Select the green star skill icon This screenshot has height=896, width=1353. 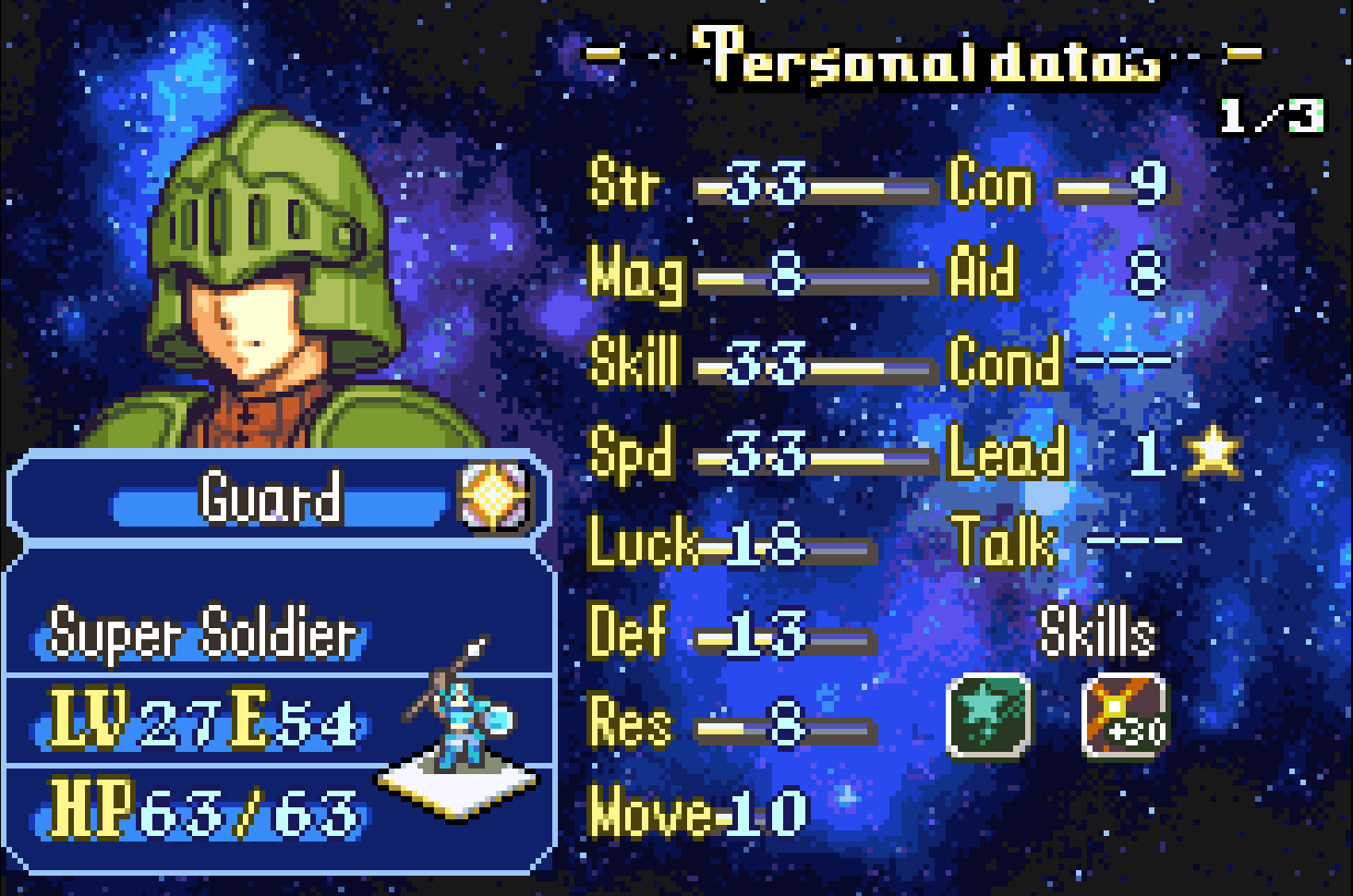pos(988,715)
